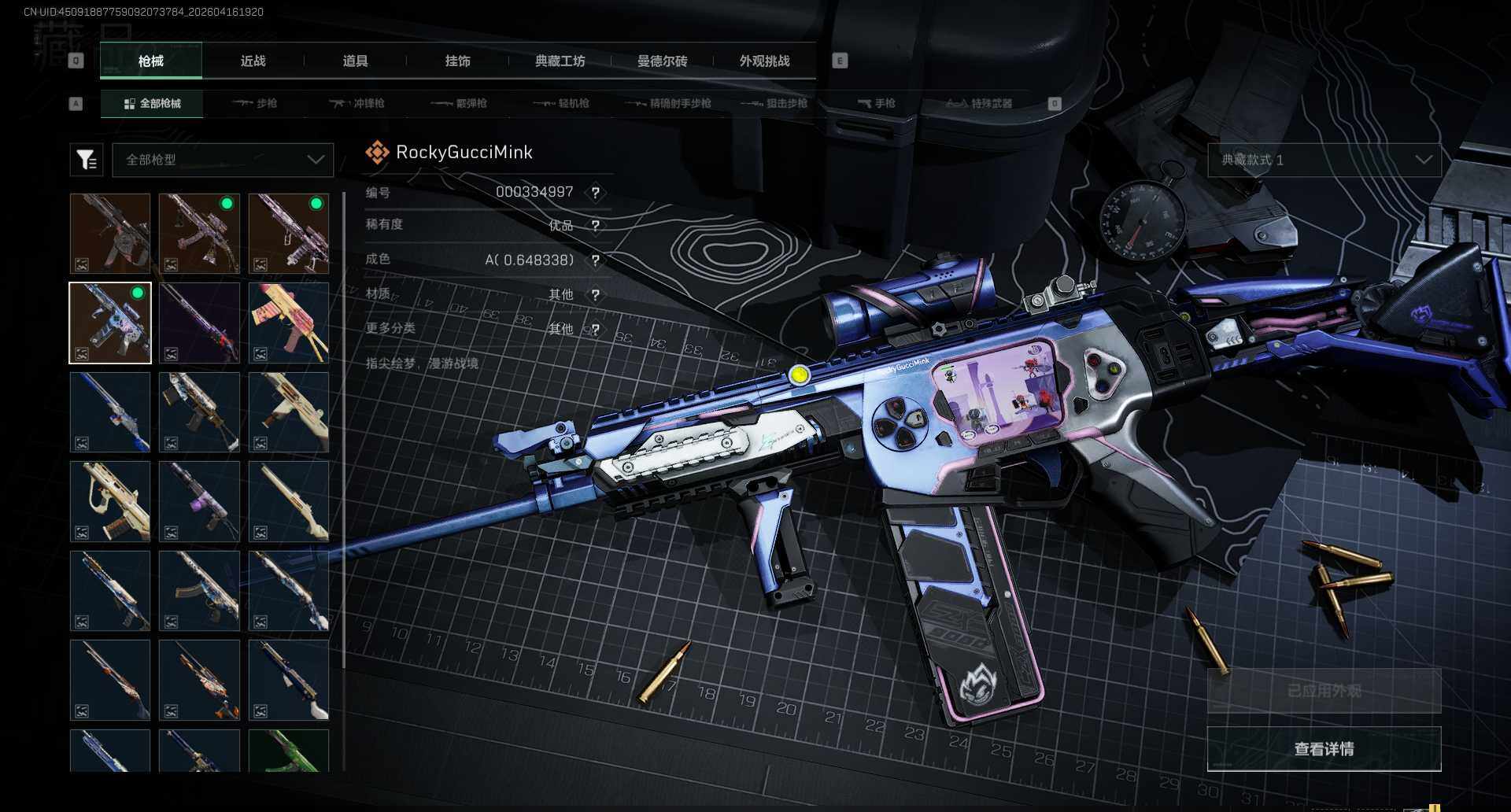Select the pink and gold SMG skin thumbnail
The height and width of the screenshot is (812, 1511).
pyautogui.click(x=289, y=323)
